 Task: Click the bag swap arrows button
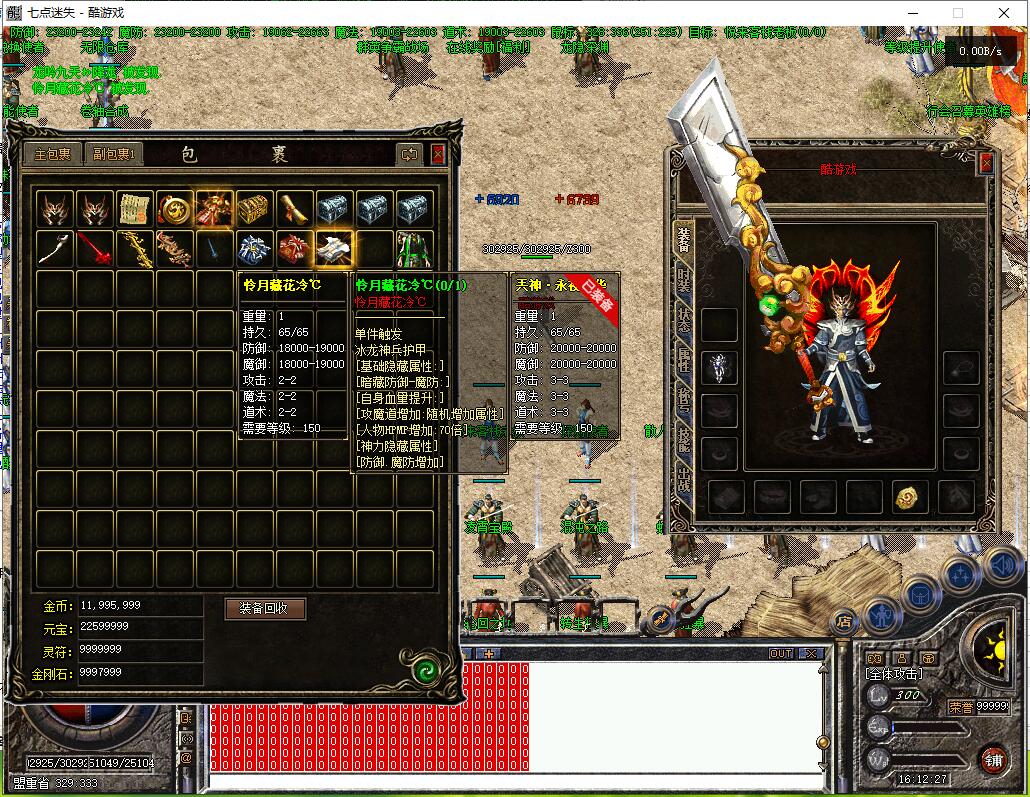click(409, 154)
